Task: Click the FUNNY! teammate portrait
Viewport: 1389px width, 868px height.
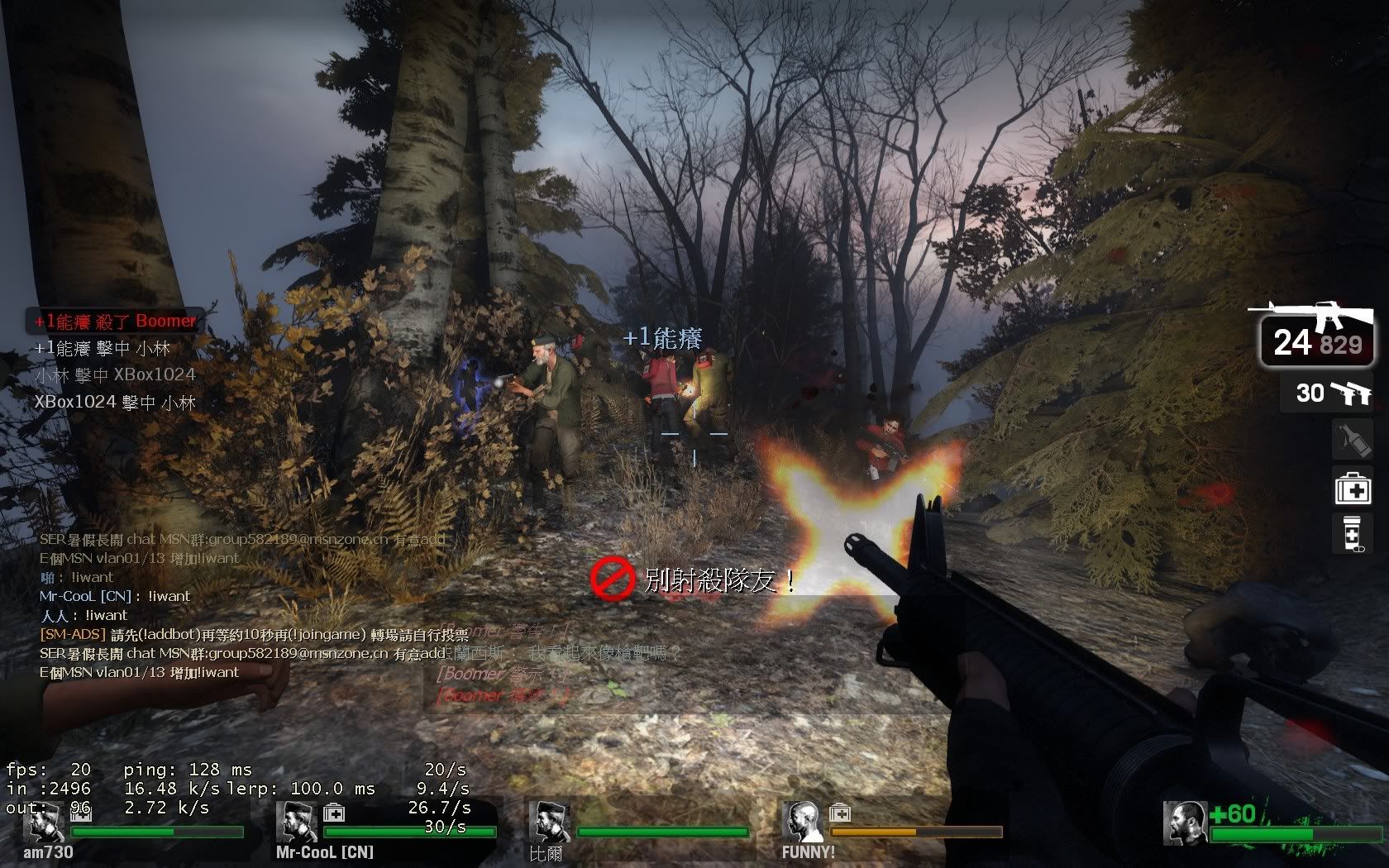Action: [803, 821]
